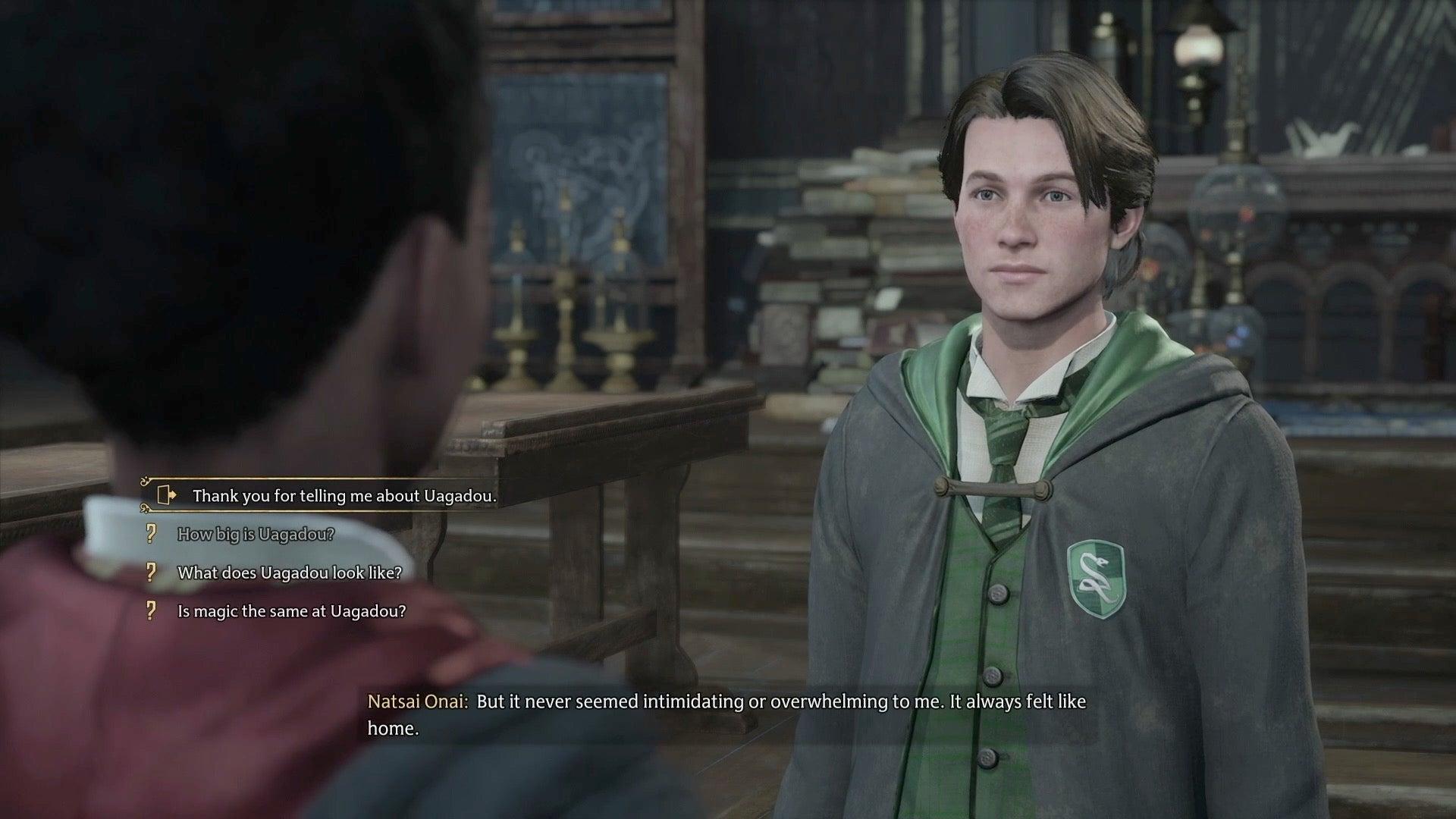
Task: Choose "Thank you for telling me about Uagadou."
Action: pos(344,496)
